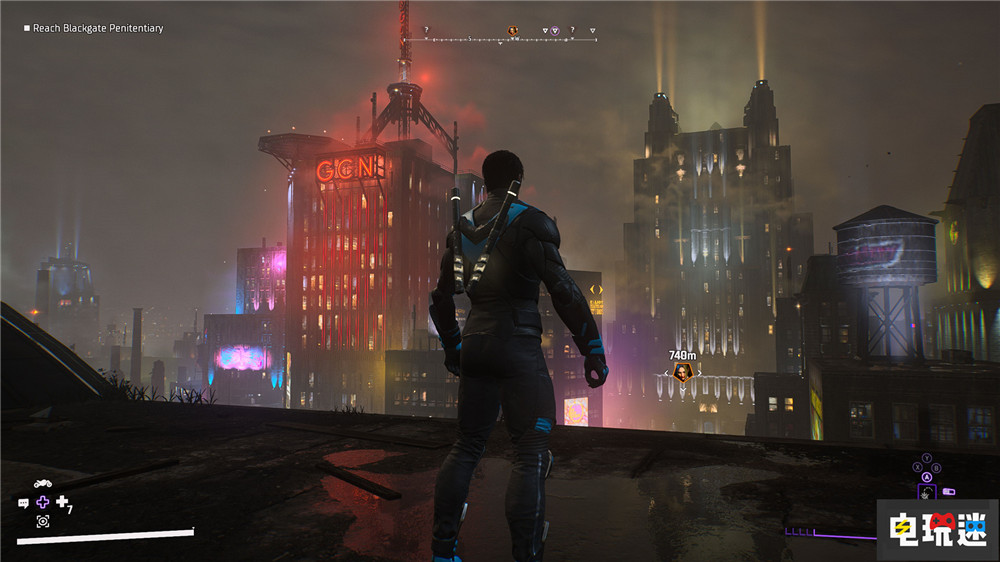Summon the Batcycle with the motorcycle icon
This screenshot has height=562, width=1000.
pos(43,484)
